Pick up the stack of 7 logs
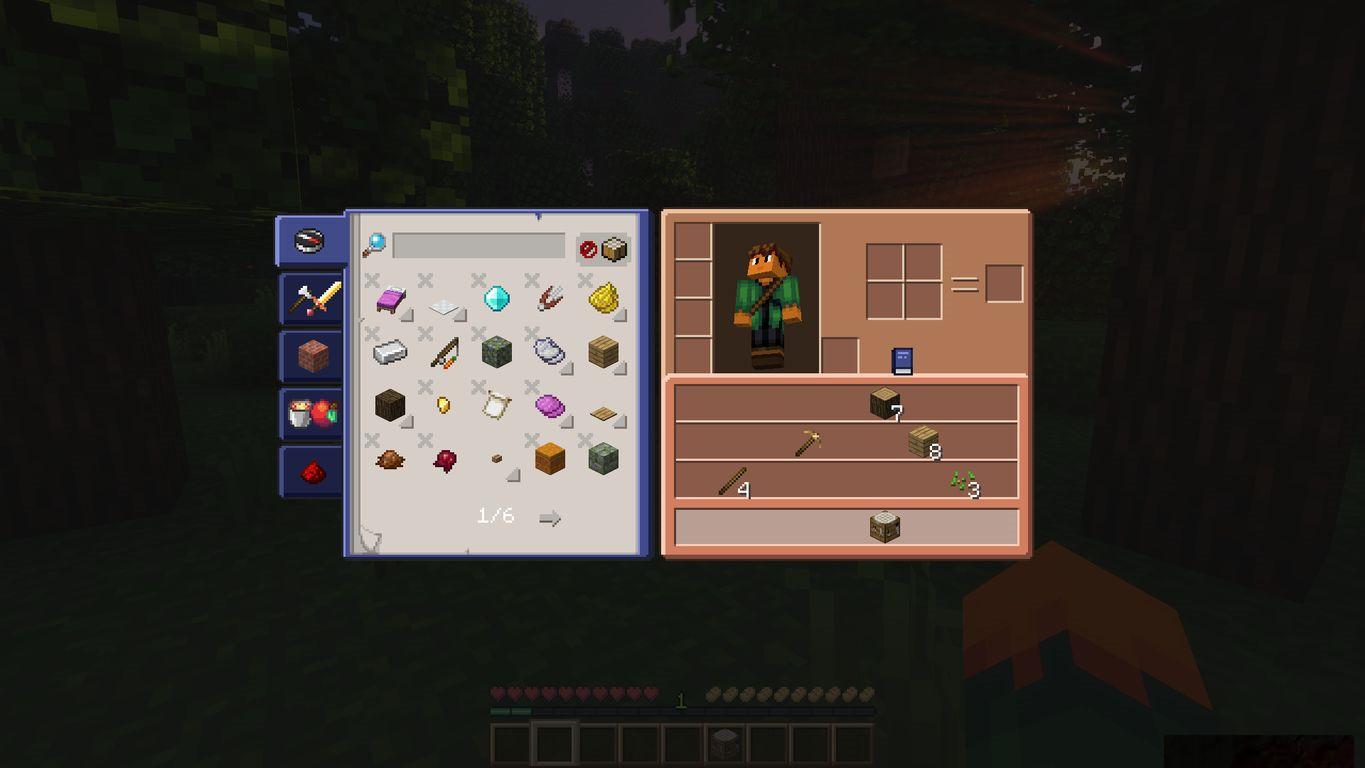The image size is (1365, 768). [x=884, y=403]
